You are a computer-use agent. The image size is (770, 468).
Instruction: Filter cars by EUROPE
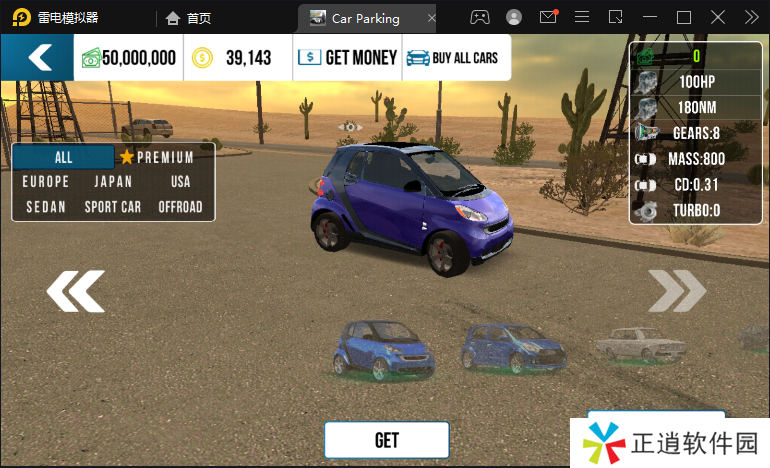[46, 182]
